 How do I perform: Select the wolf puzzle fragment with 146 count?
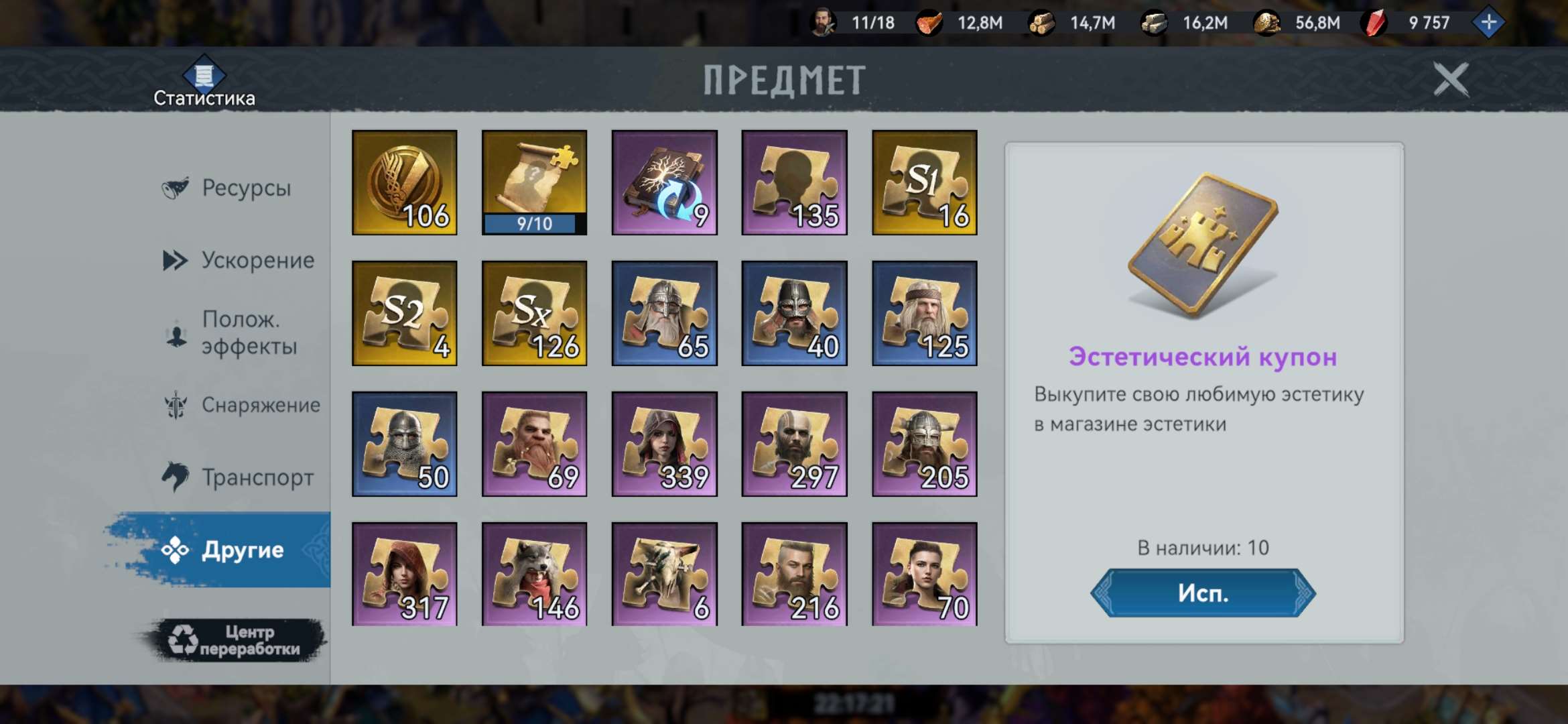click(x=534, y=573)
